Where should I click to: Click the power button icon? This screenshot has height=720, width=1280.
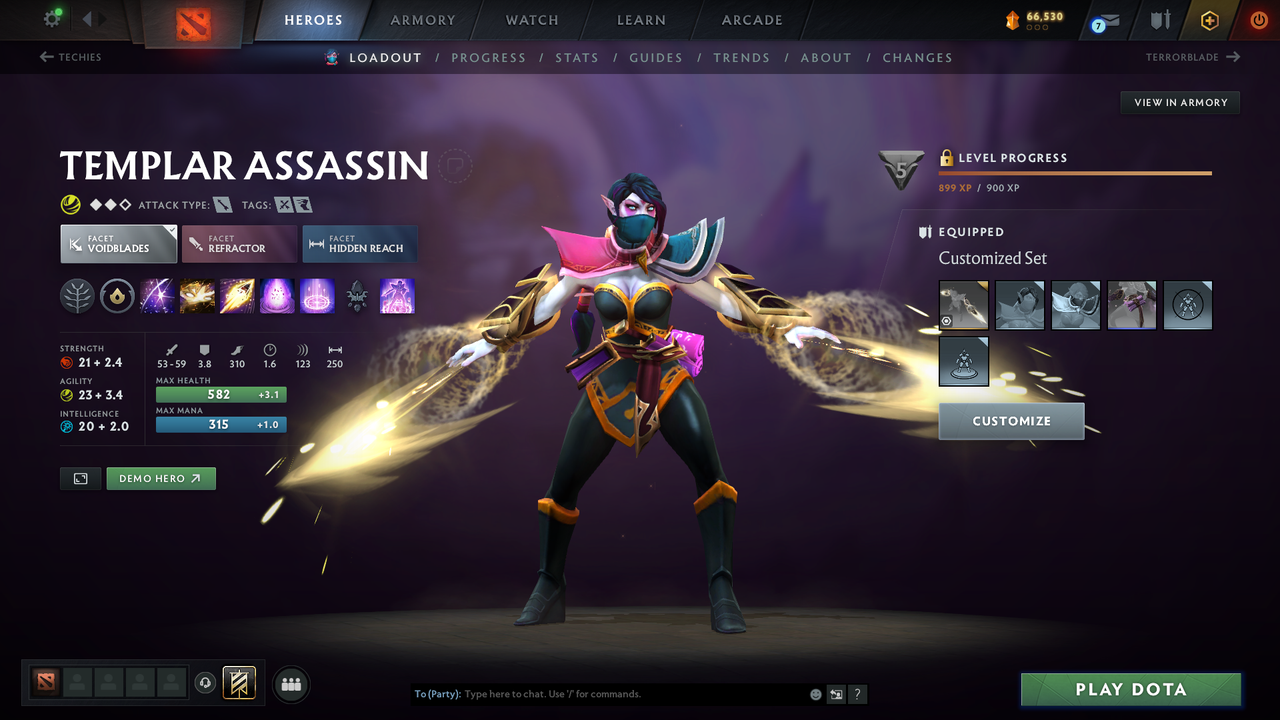(x=1258, y=19)
